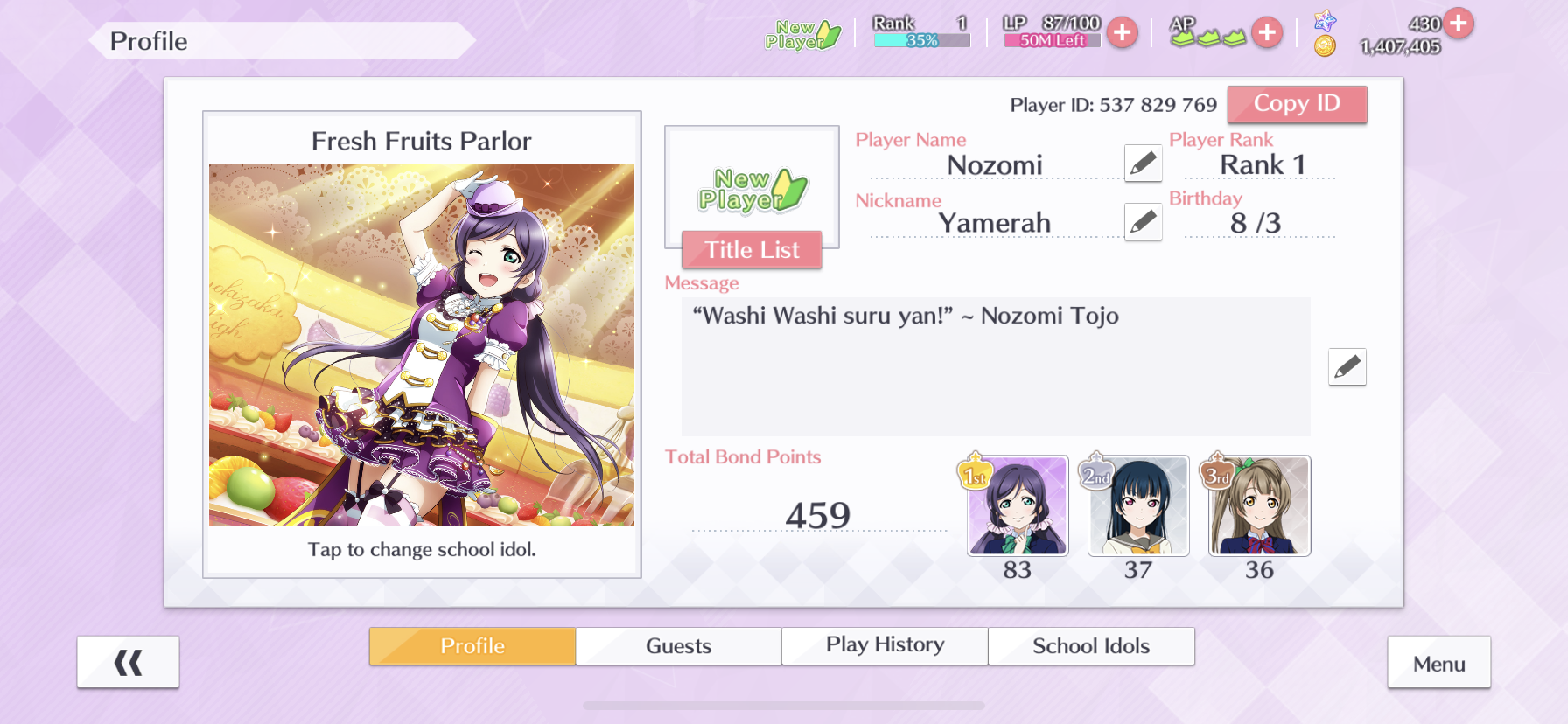This screenshot has width=1568, height=724.
Task: Buy more love gems with plus button
Action: coord(1459,23)
